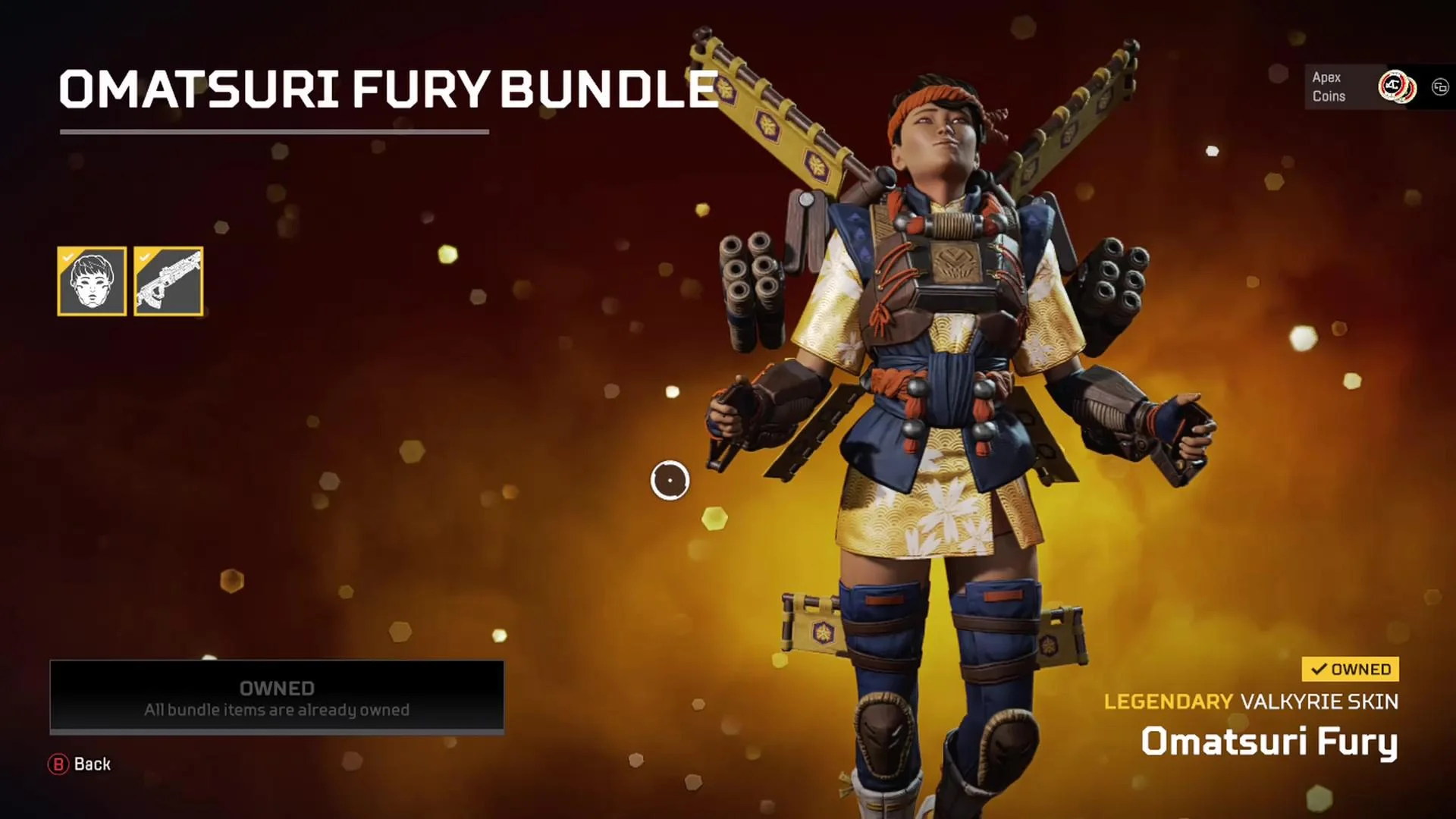Viewport: 1456px width, 819px height.
Task: Click the checkmark on the weapon skin tile
Action: point(145,258)
